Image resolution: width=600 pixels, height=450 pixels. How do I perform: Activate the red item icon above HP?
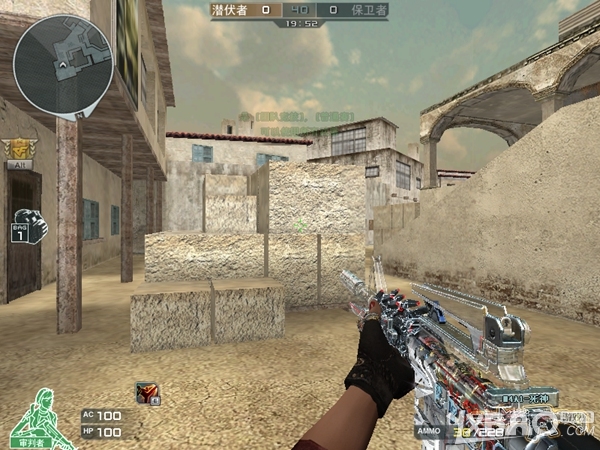click(x=146, y=394)
